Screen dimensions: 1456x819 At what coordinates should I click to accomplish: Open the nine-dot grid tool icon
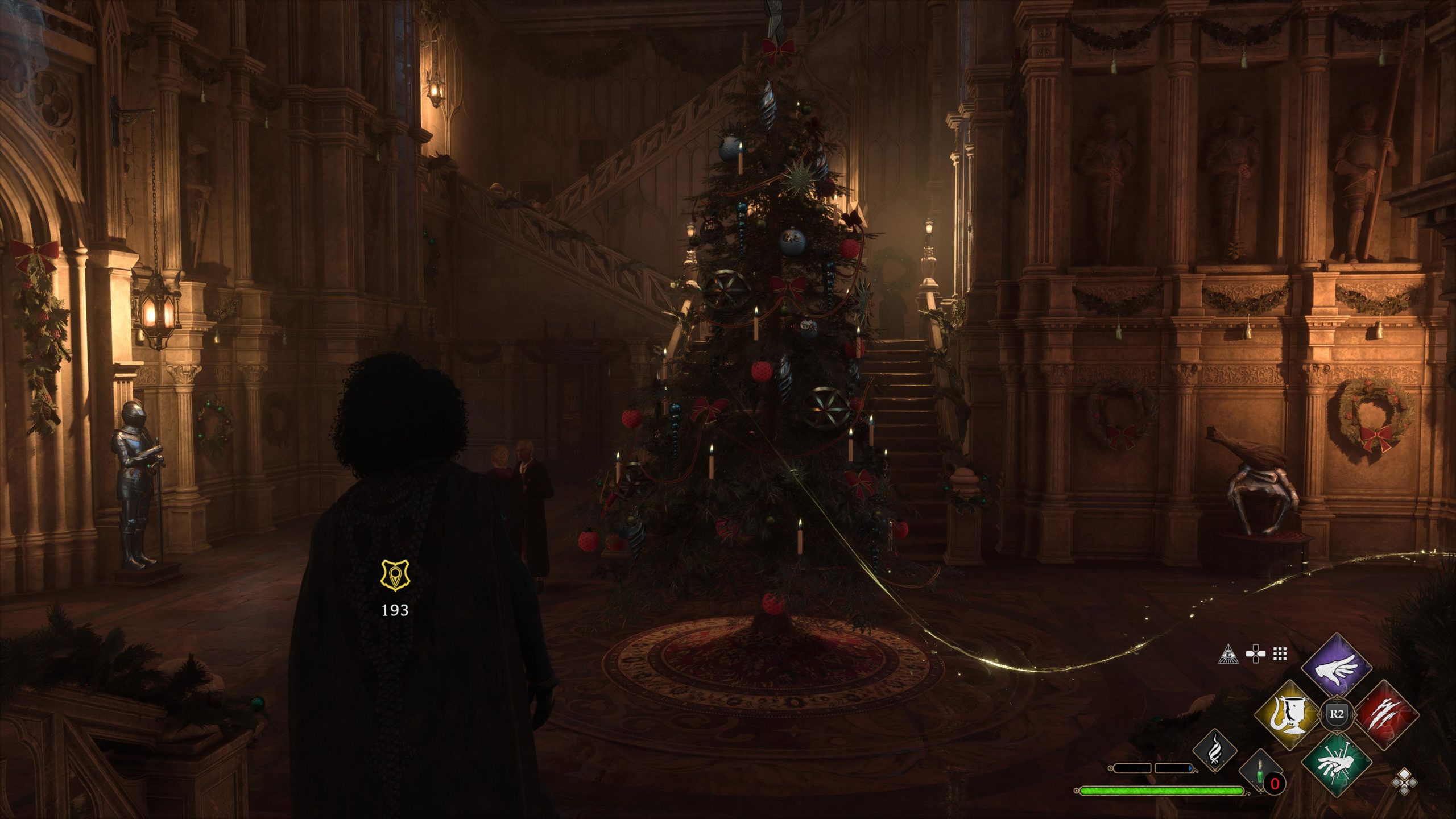(x=1280, y=654)
